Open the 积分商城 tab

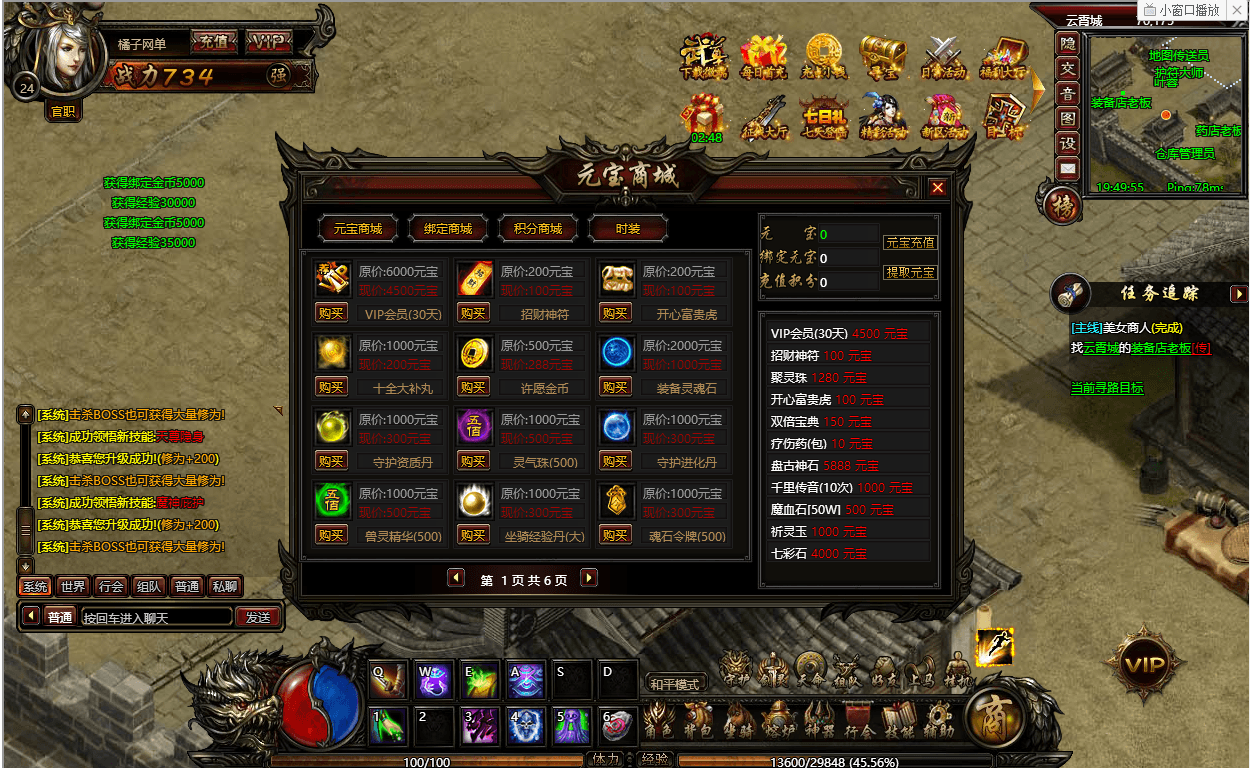[537, 229]
